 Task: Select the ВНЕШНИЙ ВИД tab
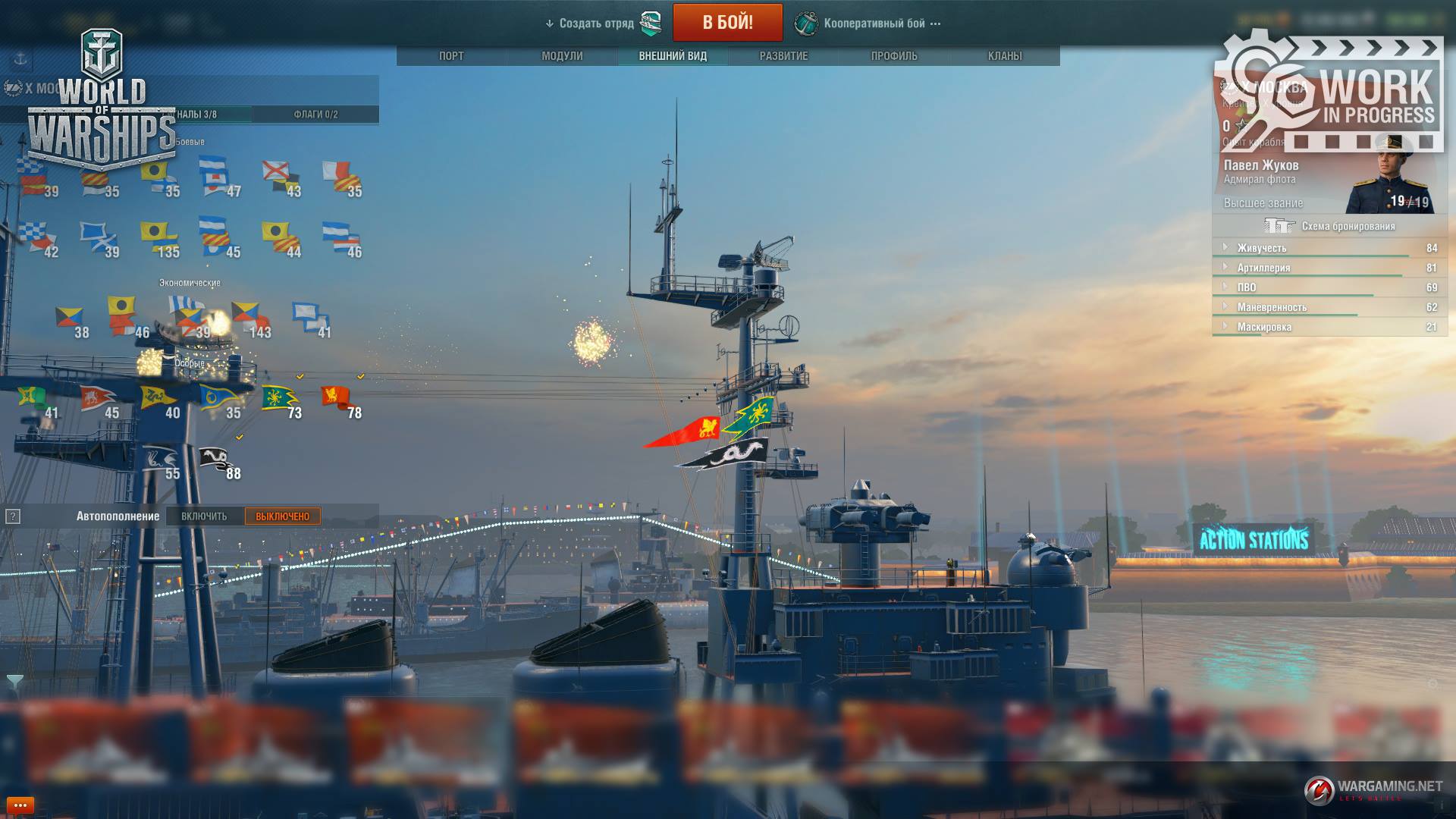pos(673,56)
